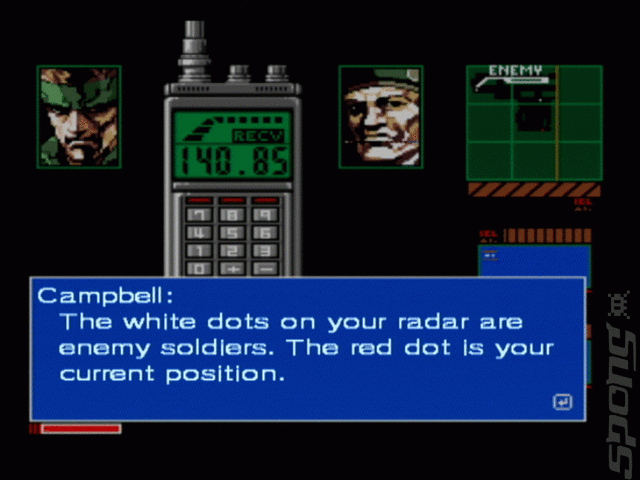Click the 0 key on the radio keypad
Screen dimensions: 640x480
(x=200, y=268)
